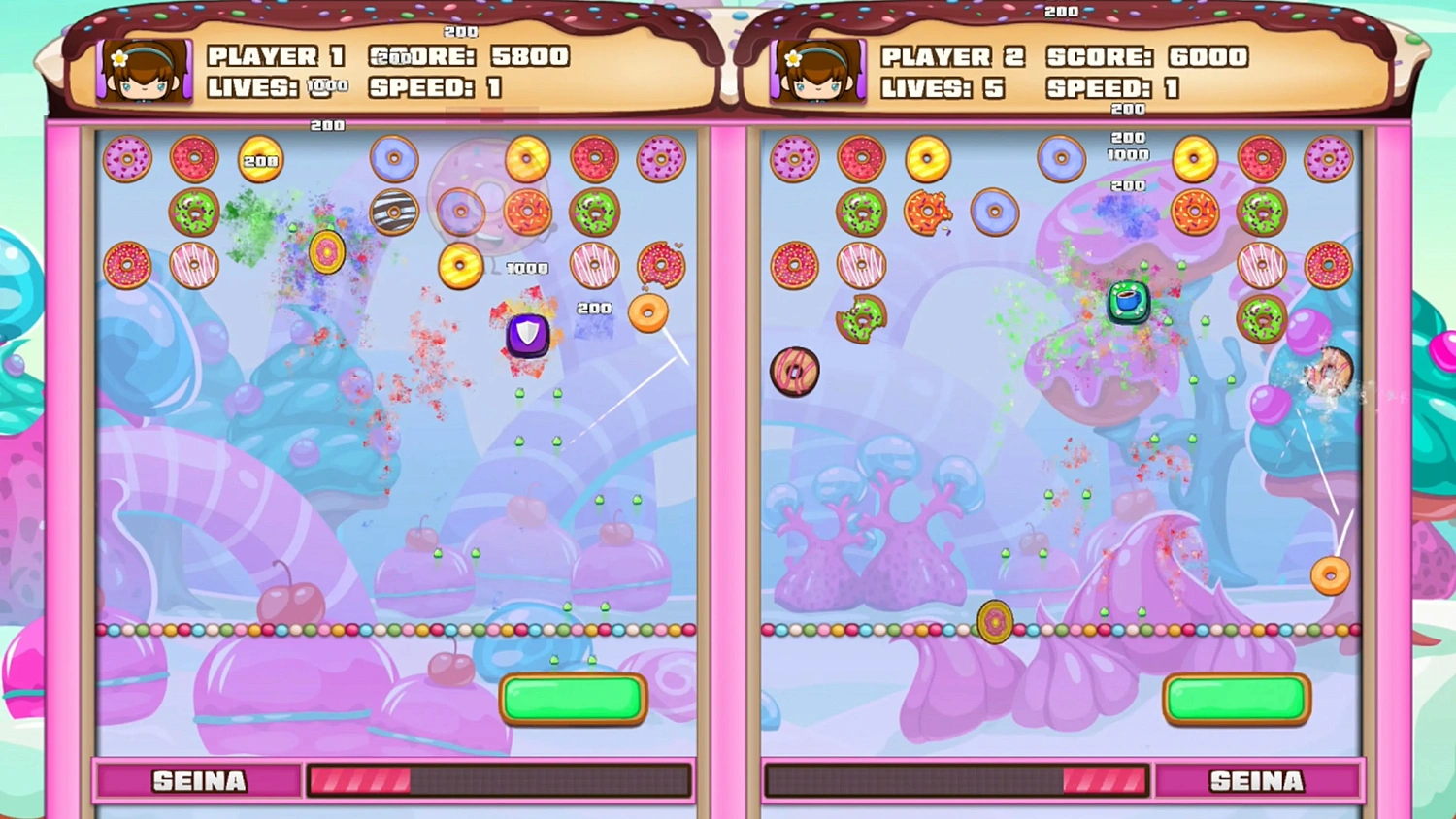
Task: Click the PLAYER 1 score display
Action: [468, 56]
